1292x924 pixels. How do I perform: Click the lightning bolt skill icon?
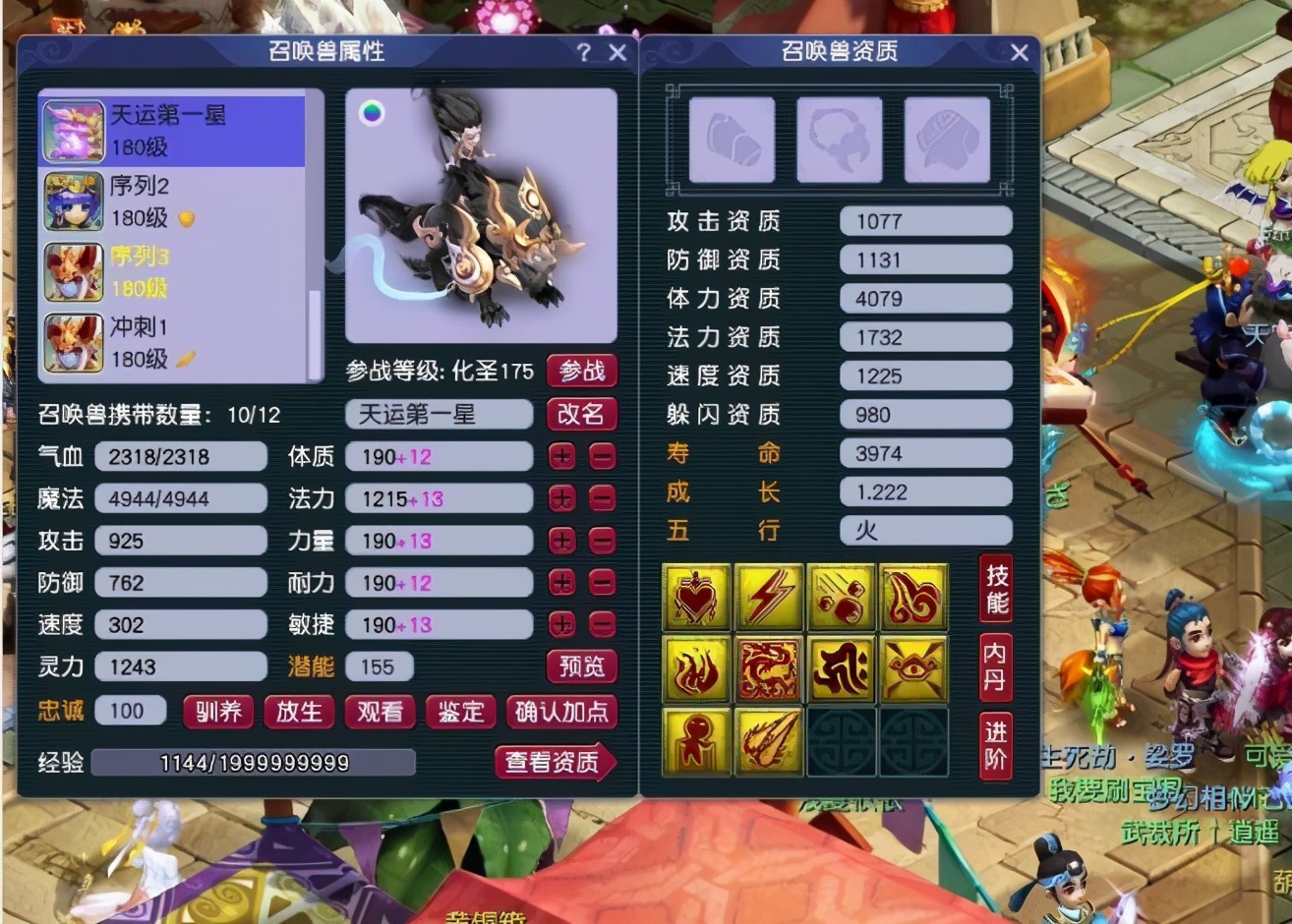click(769, 595)
